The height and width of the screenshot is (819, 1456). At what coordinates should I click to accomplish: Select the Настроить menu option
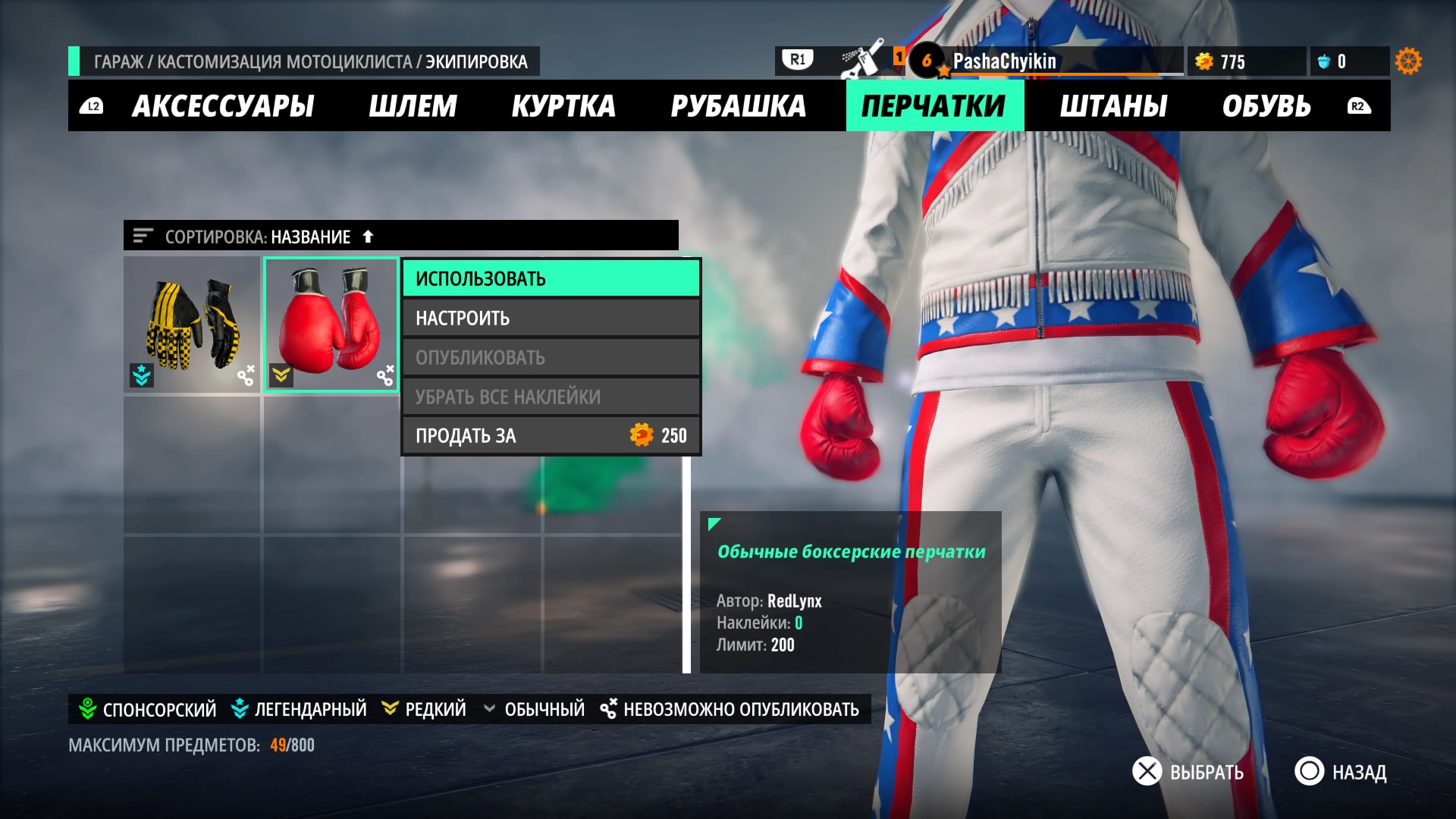[x=551, y=318]
